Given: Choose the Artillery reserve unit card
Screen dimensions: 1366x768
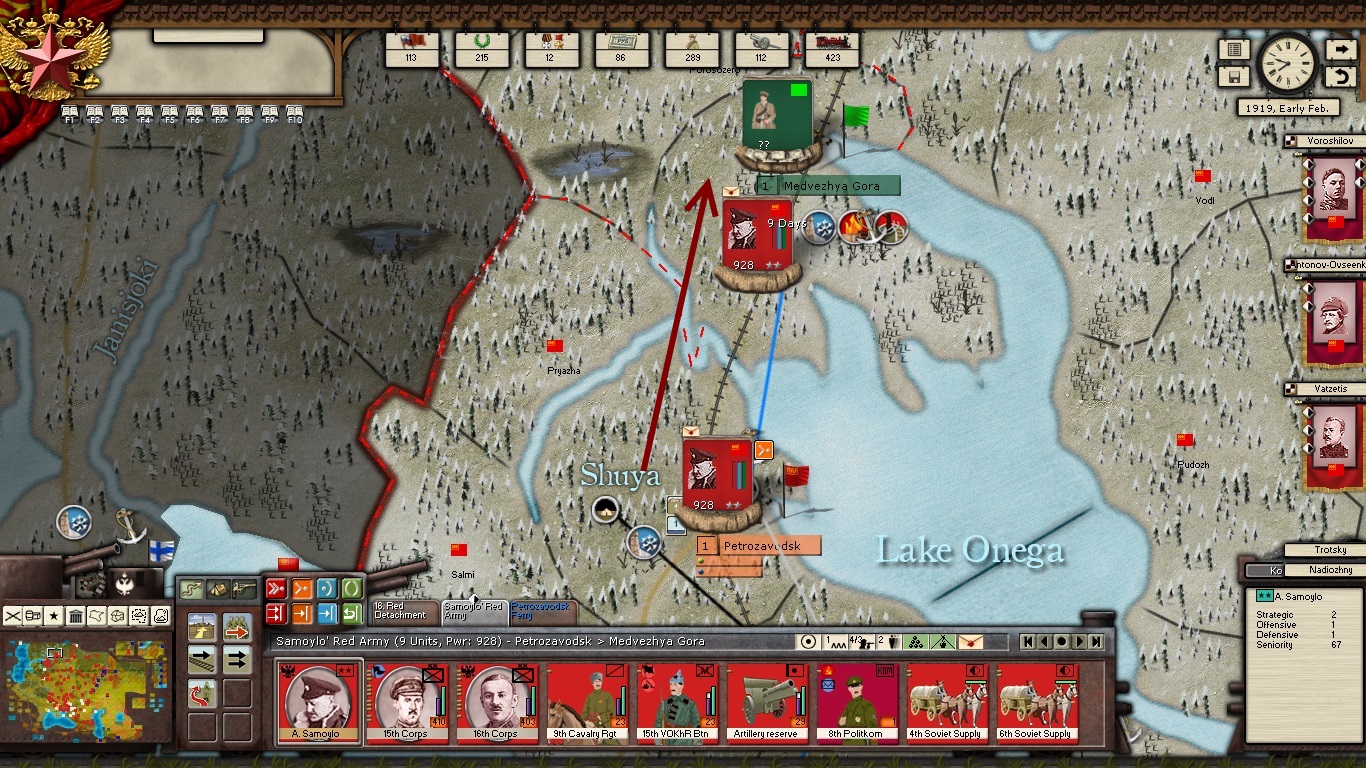Looking at the screenshot, I should click(768, 703).
